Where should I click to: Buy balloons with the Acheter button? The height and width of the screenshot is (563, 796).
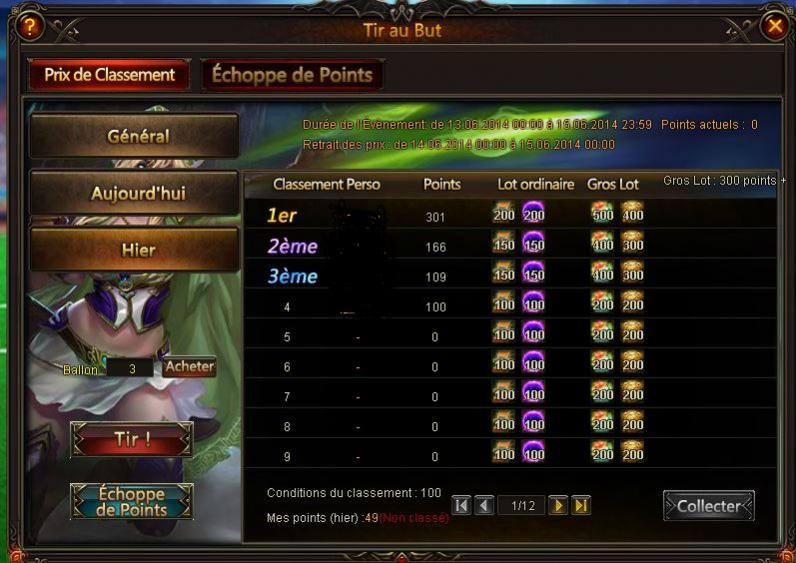point(190,367)
